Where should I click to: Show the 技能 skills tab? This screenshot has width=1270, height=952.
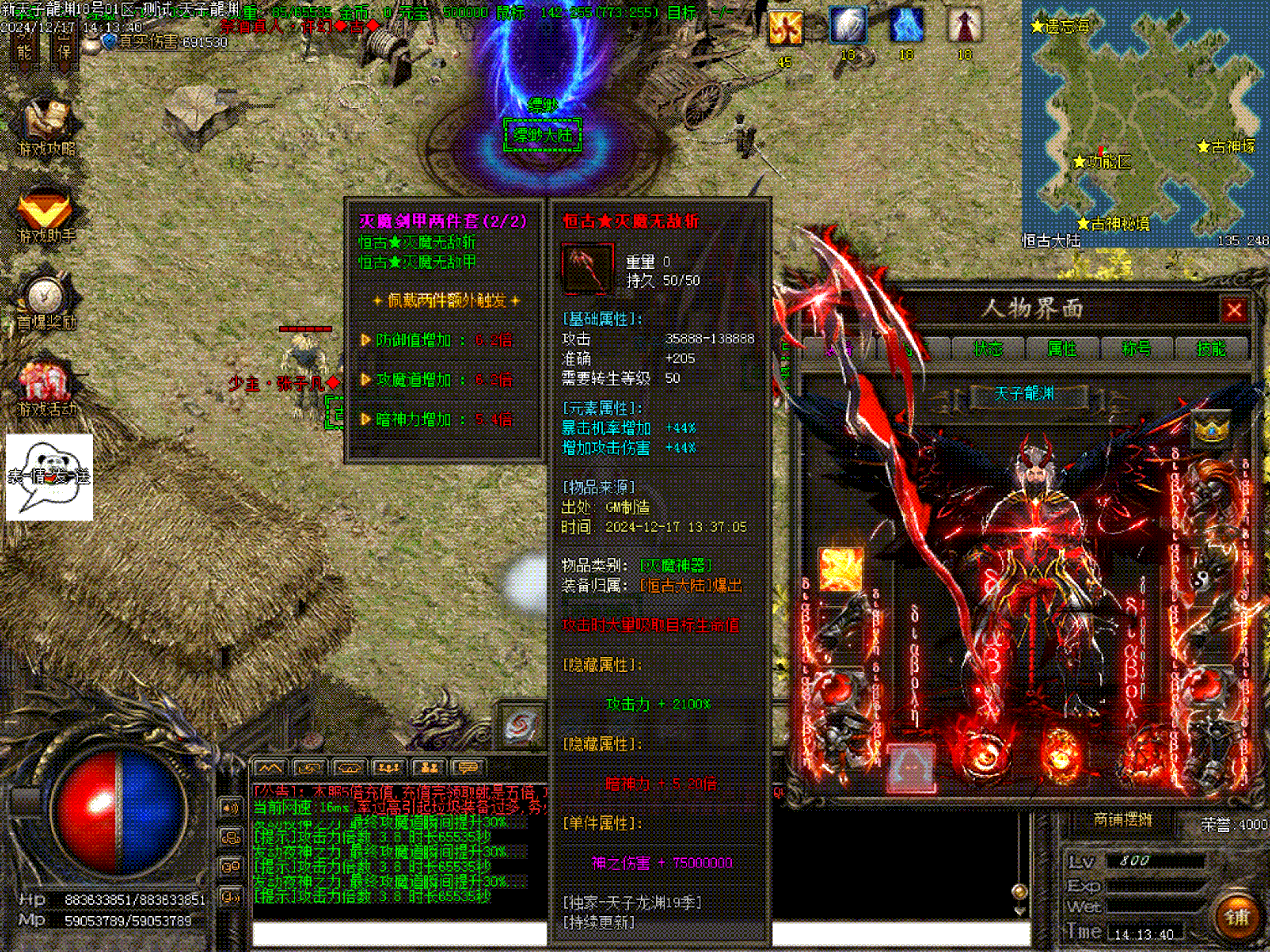(x=1210, y=349)
